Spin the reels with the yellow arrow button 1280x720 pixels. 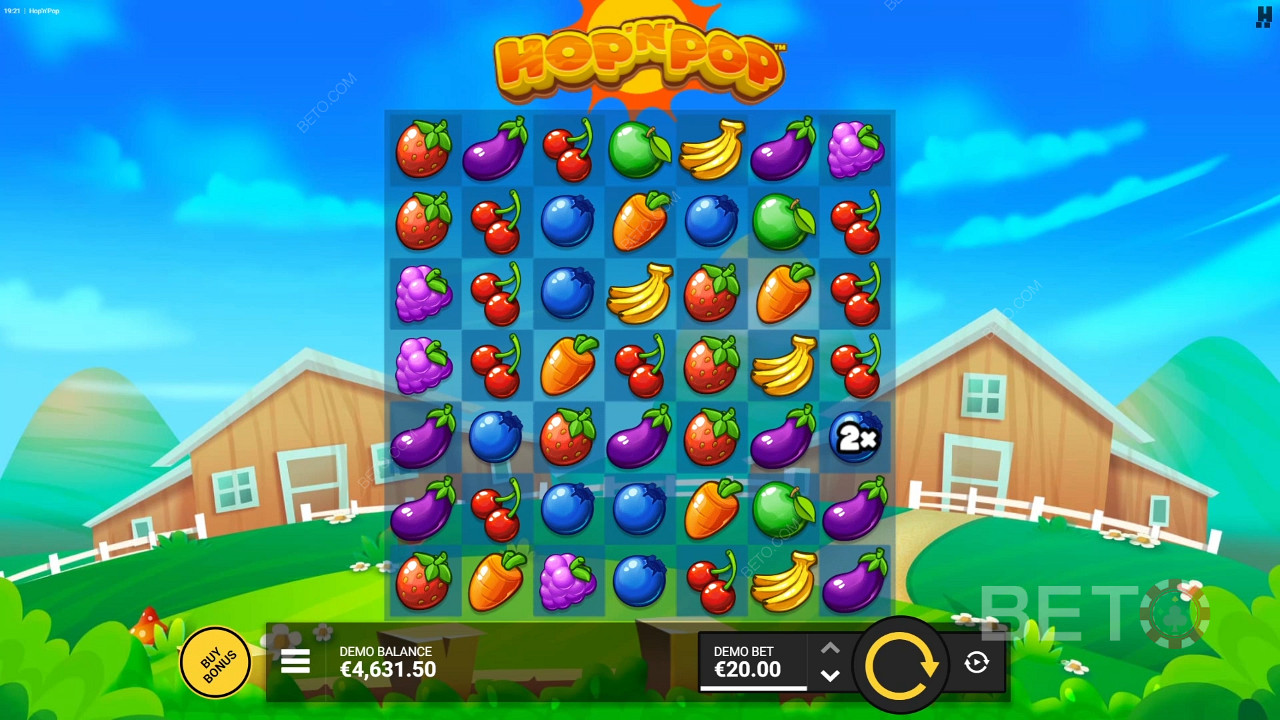tap(901, 664)
